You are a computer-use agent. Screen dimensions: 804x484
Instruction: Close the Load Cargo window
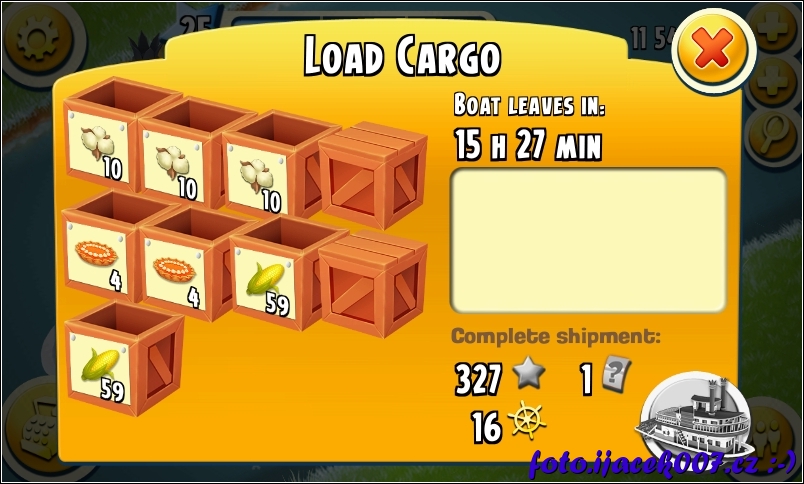[x=713, y=50]
